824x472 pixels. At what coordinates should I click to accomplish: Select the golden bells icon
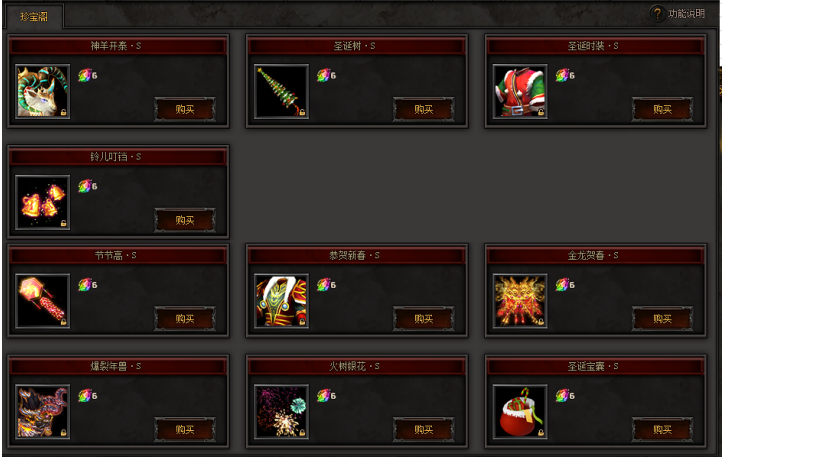point(43,203)
